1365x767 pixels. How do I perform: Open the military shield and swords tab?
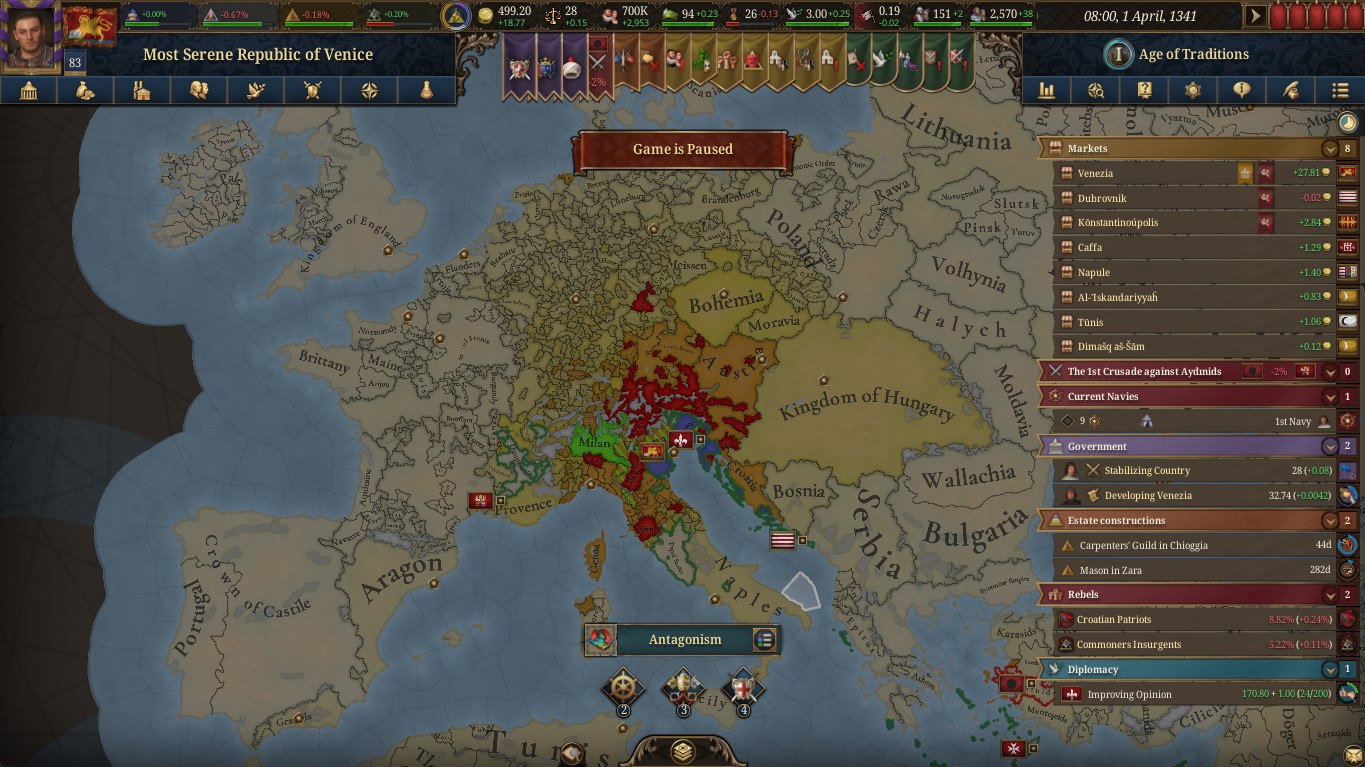tap(312, 91)
